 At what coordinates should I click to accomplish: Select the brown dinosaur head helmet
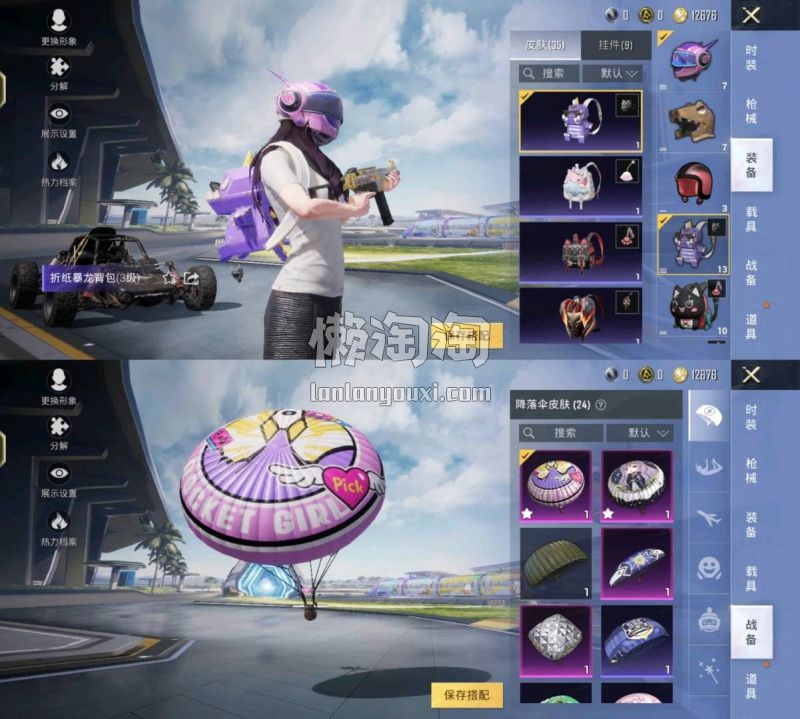tap(691, 122)
